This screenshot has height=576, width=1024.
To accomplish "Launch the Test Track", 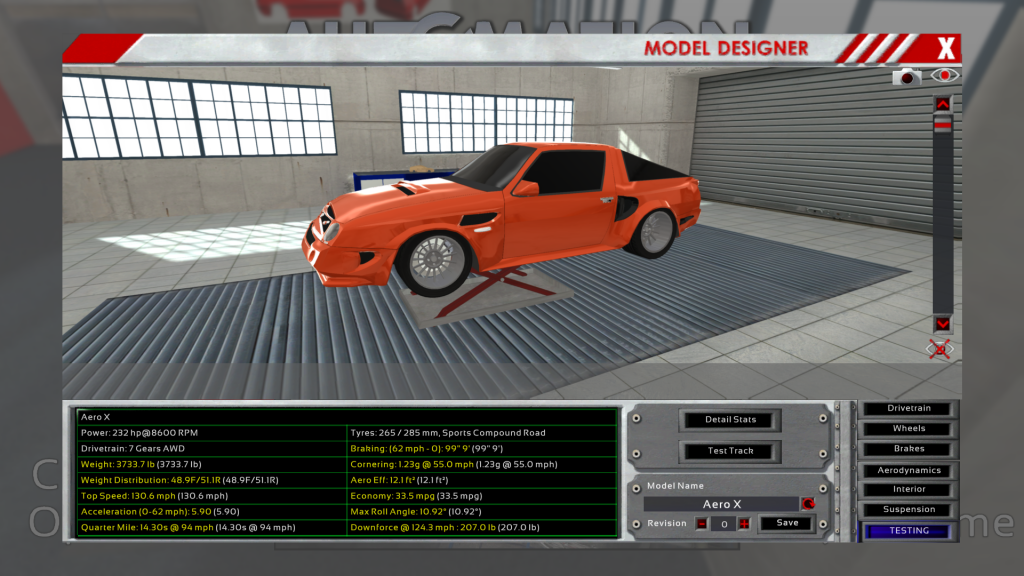I will click(x=730, y=451).
